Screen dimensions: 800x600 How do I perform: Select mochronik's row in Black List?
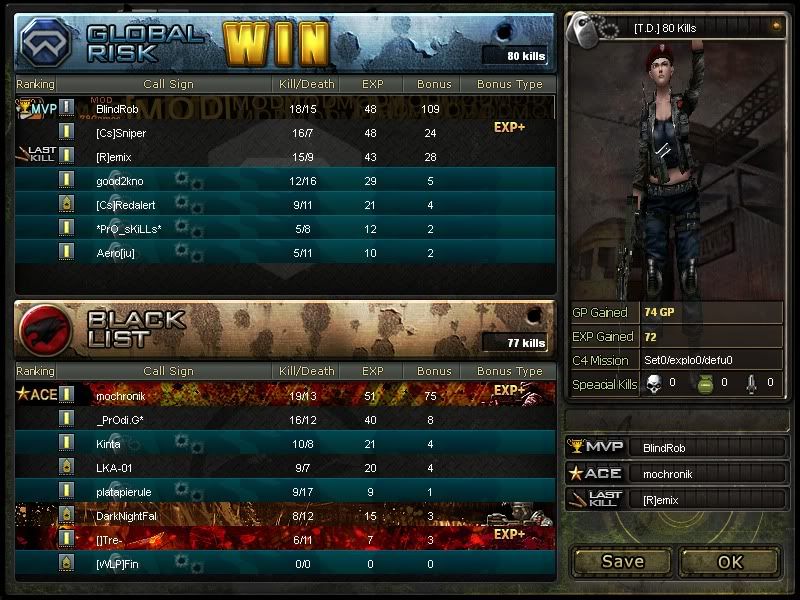point(285,395)
